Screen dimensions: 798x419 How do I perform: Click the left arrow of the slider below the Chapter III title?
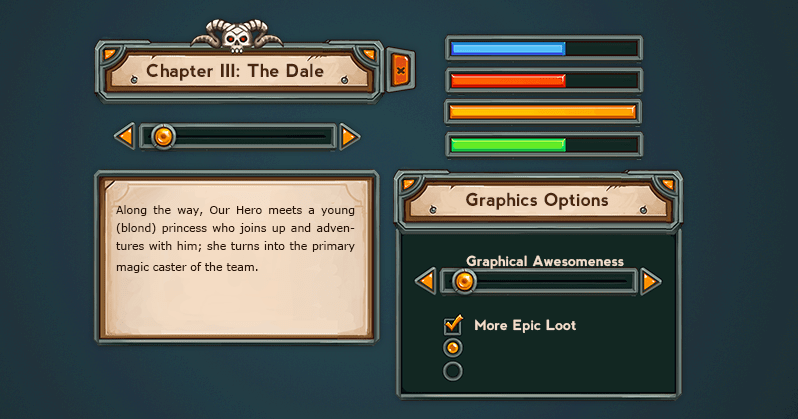126,136
